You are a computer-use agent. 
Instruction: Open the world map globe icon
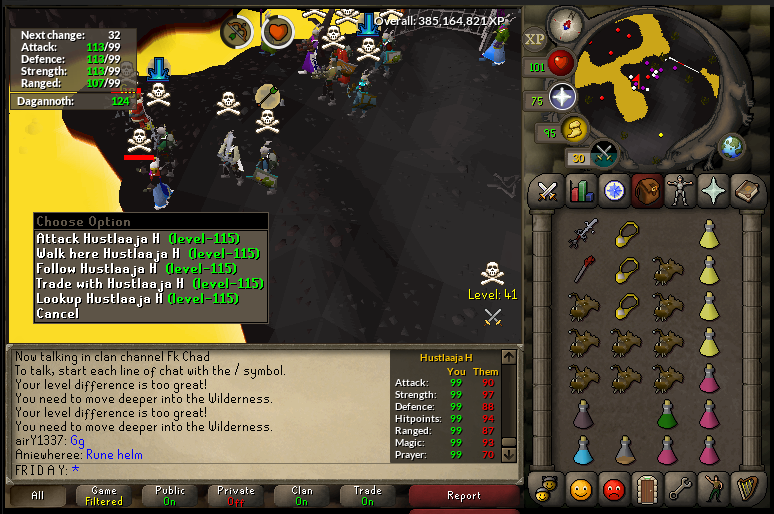point(731,146)
